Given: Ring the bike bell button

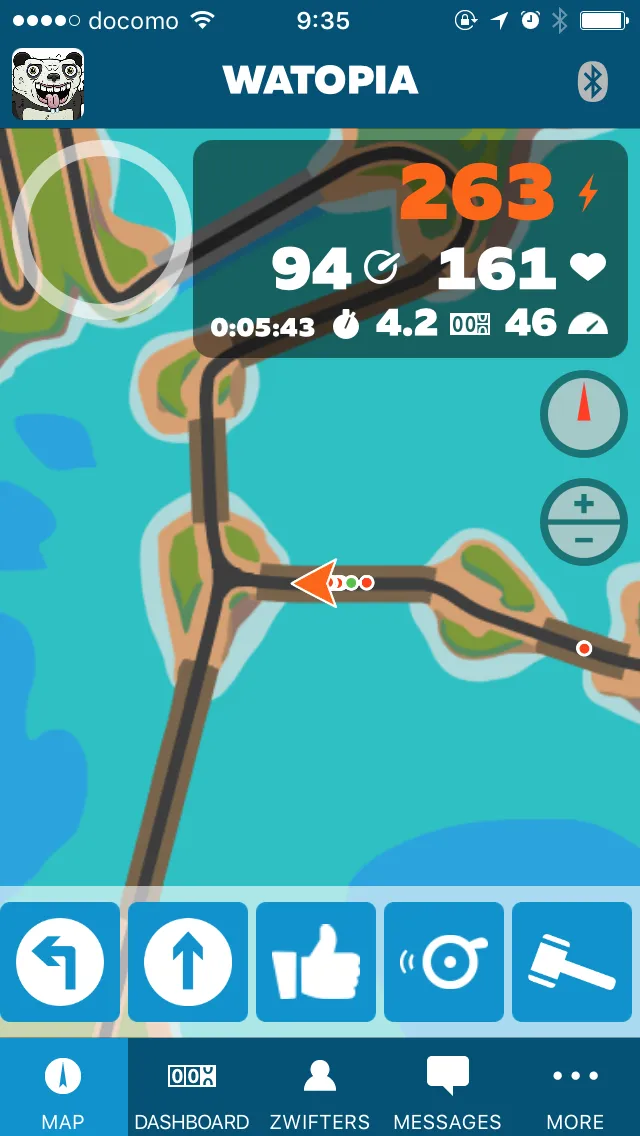Looking at the screenshot, I should [444, 962].
